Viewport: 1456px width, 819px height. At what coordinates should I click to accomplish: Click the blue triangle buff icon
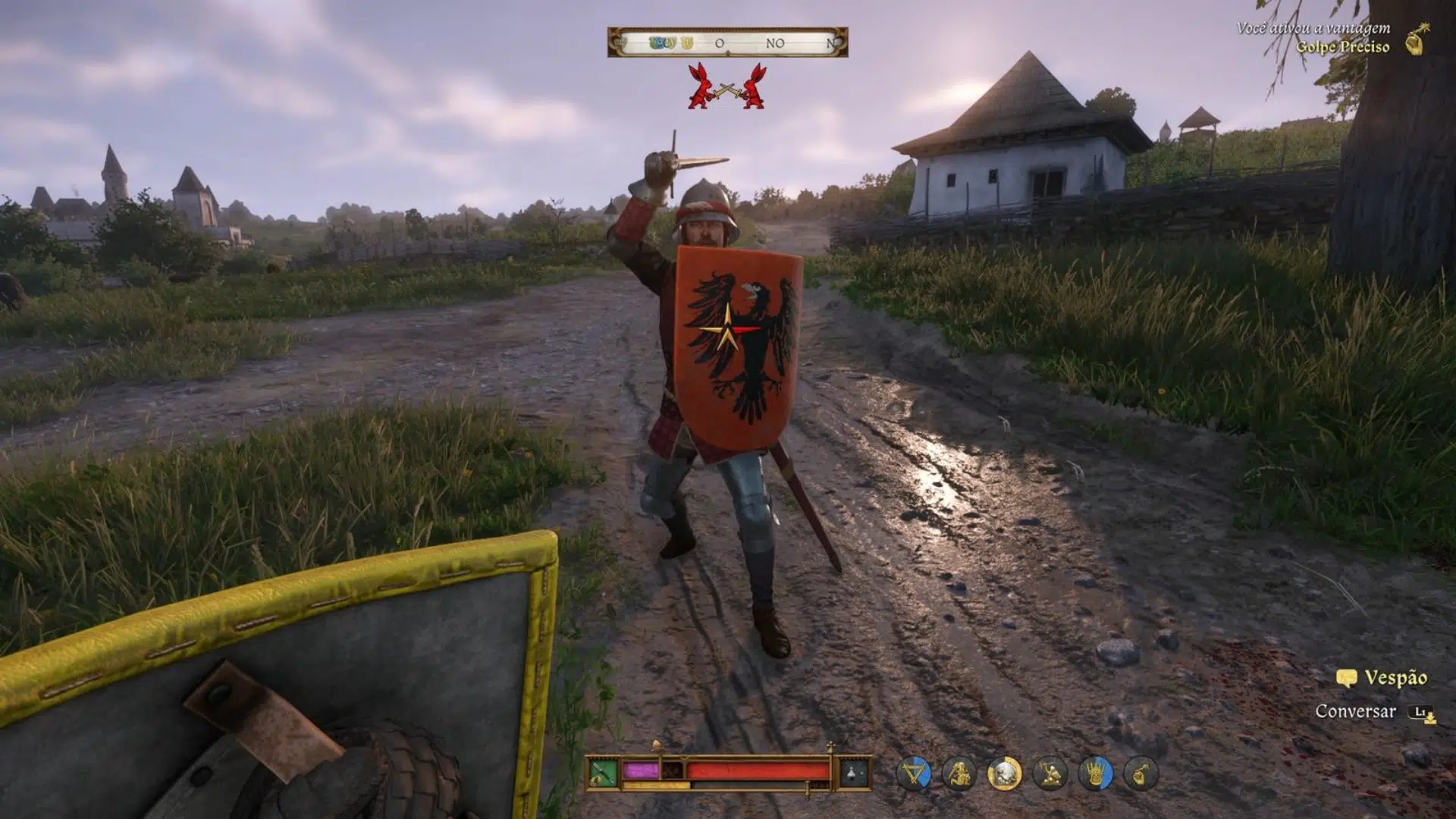(914, 774)
